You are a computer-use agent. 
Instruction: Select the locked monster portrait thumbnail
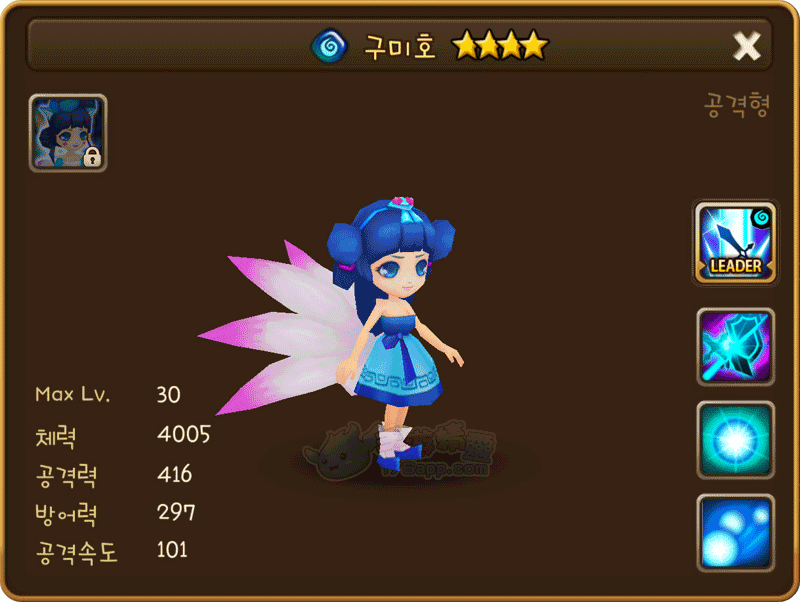(68, 133)
